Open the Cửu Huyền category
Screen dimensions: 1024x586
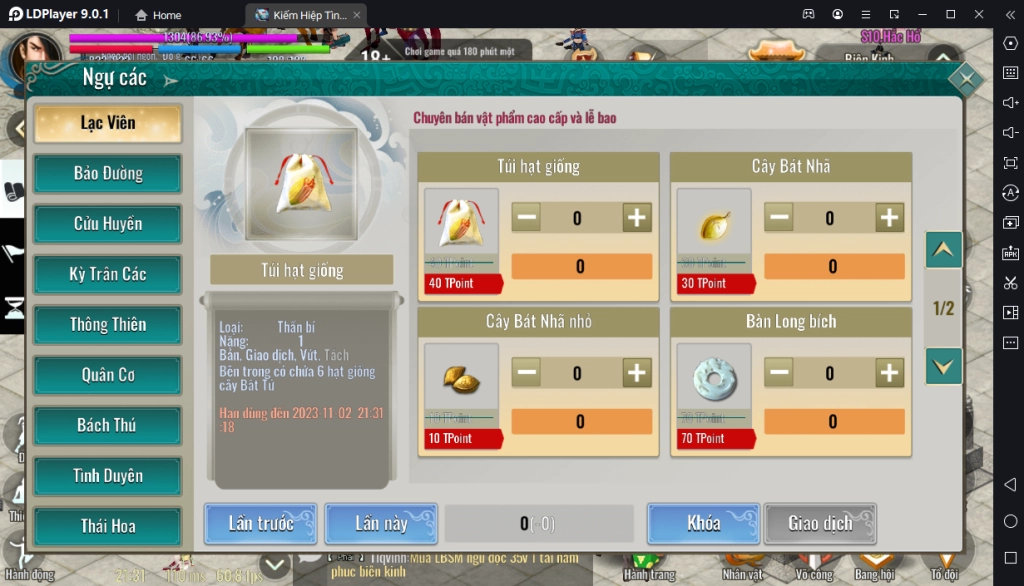click(x=108, y=224)
